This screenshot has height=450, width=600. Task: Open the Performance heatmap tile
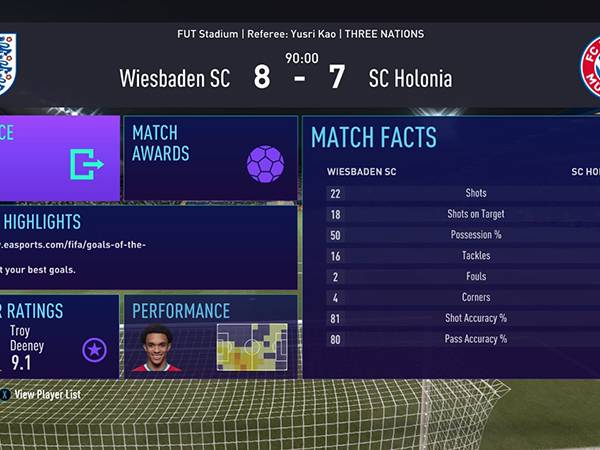211,336
